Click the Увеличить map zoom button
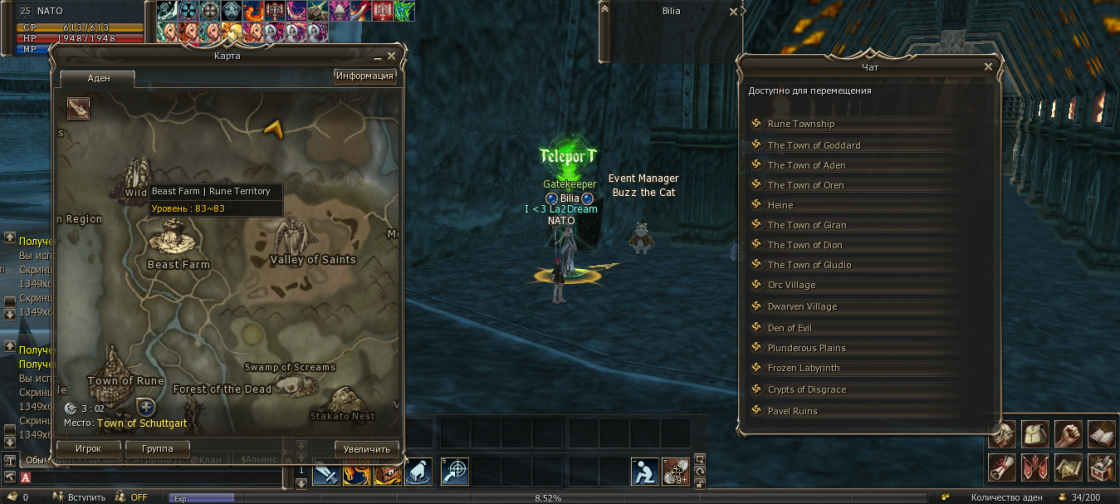Screen dimensions: 1120x504 pyautogui.click(x=366, y=449)
